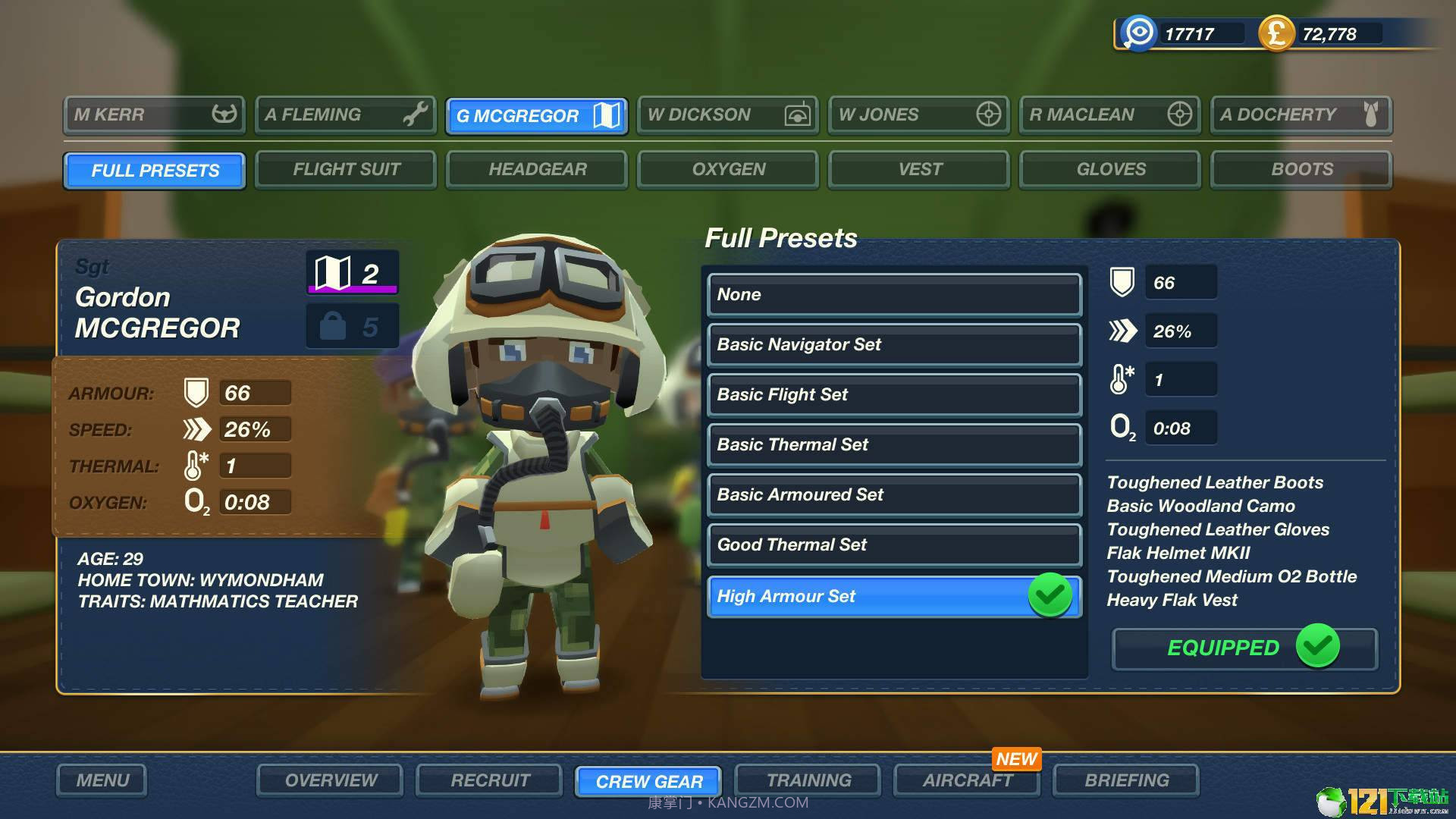Switch to crew member A Fleming
The image size is (1456, 819).
click(x=345, y=115)
